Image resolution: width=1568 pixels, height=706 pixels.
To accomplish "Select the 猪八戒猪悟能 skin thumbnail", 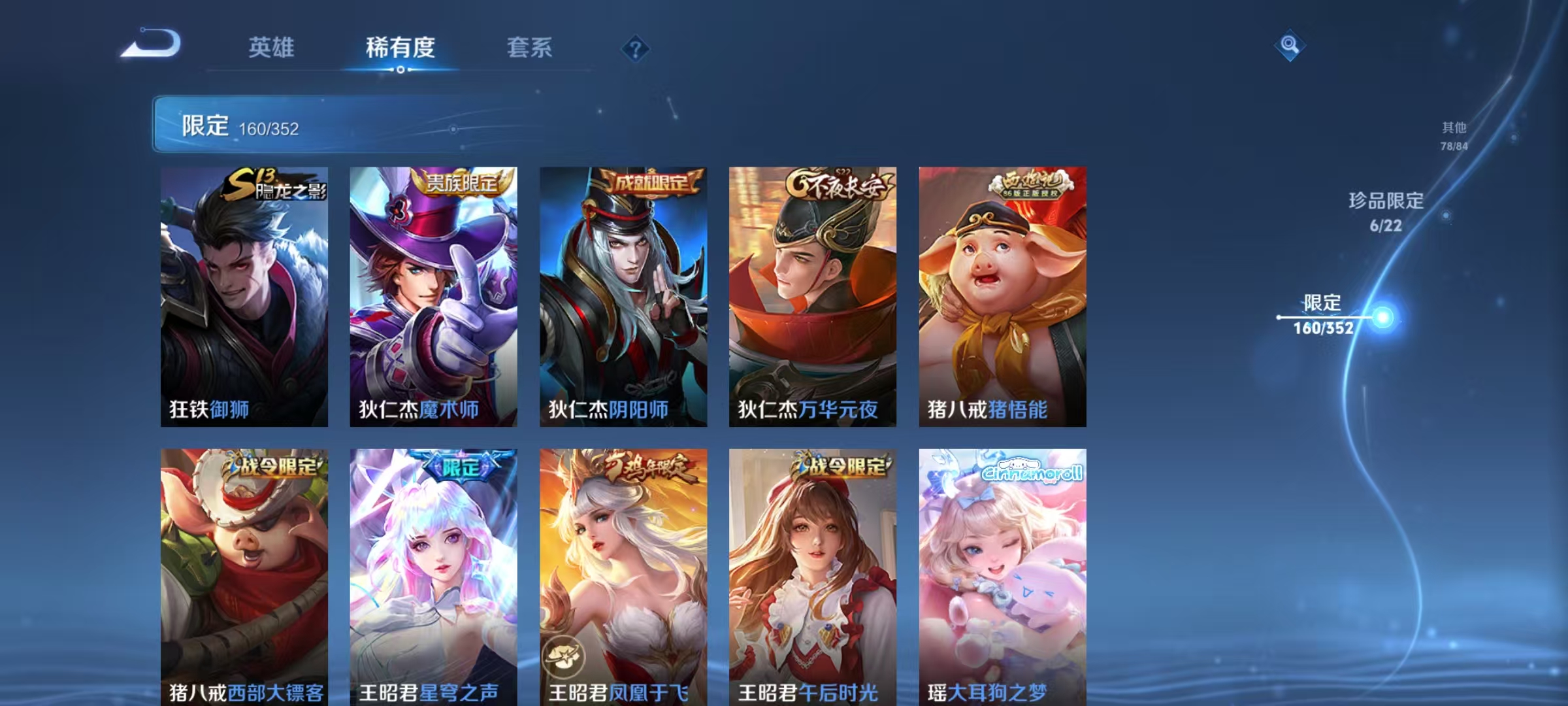I will click(x=1004, y=294).
